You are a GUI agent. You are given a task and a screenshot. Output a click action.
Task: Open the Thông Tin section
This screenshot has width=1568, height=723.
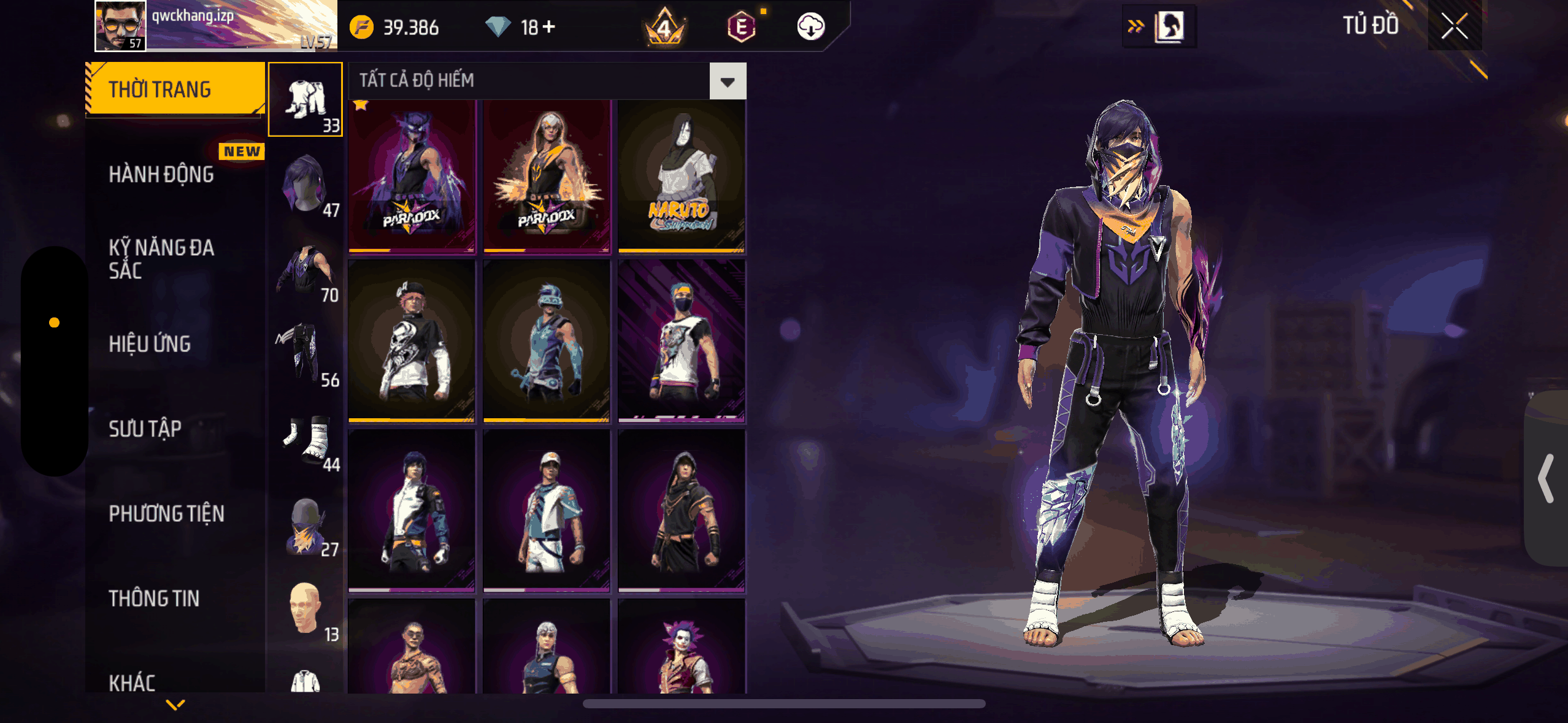tap(154, 599)
